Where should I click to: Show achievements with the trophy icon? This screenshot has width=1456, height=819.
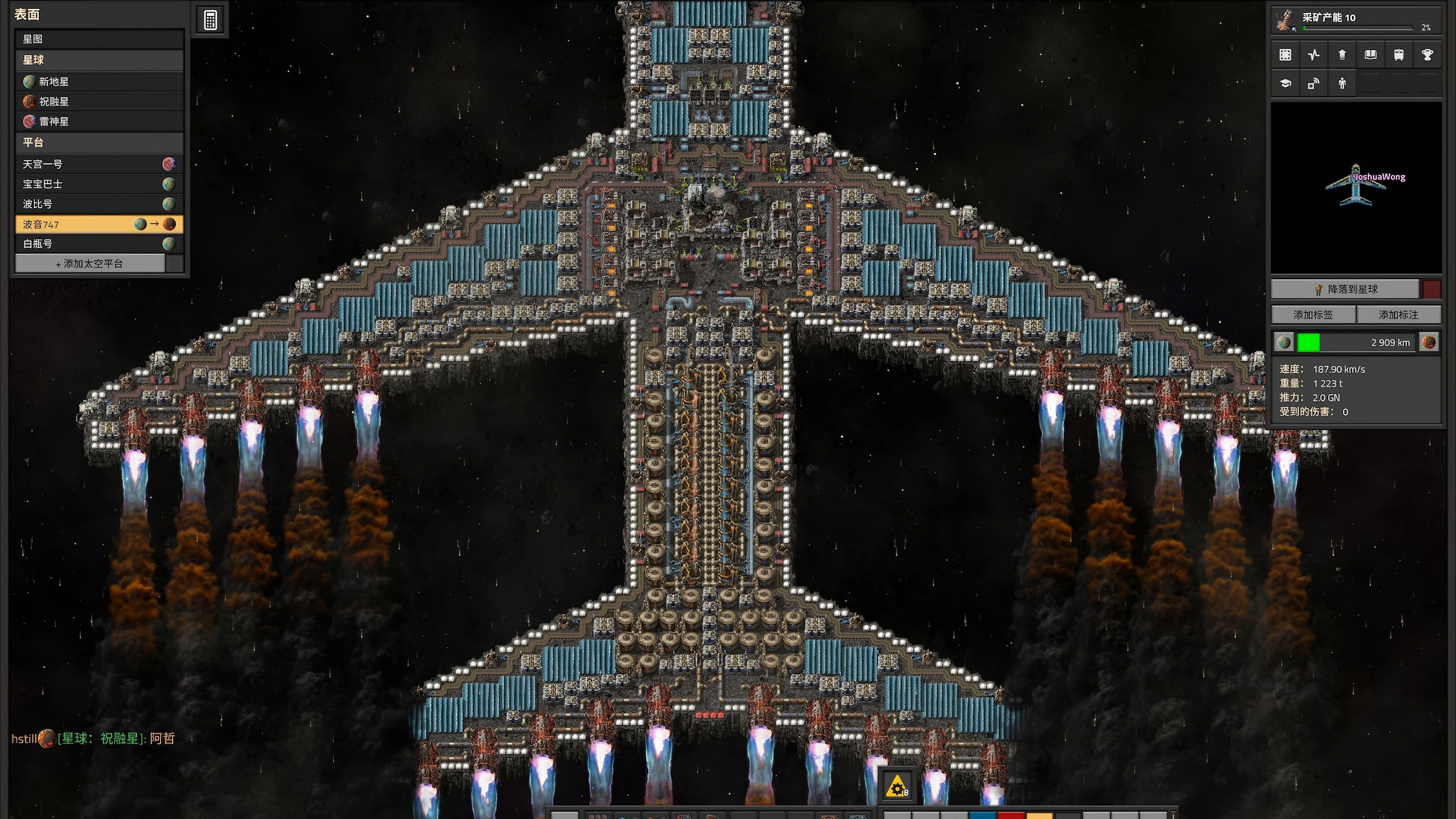point(1427,55)
